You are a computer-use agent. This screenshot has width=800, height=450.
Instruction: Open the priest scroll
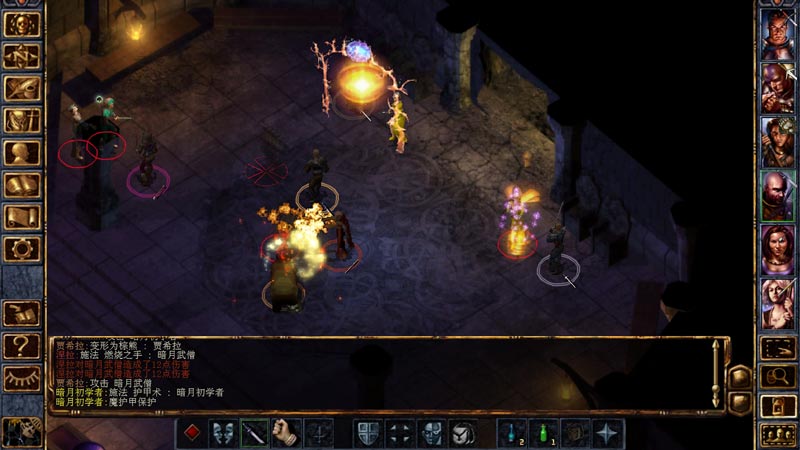(22, 217)
